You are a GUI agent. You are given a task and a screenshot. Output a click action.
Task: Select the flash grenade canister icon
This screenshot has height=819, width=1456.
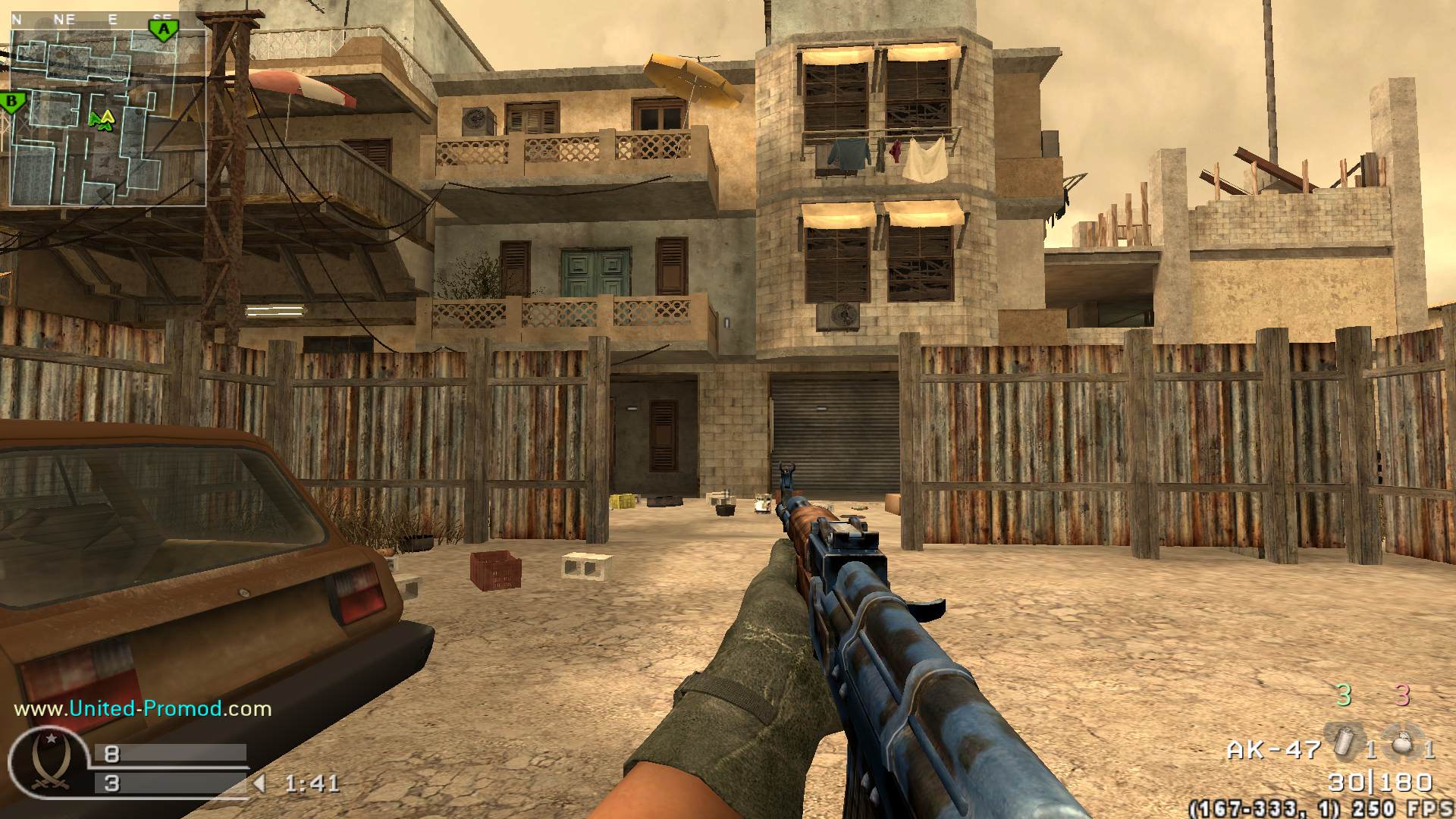[1344, 742]
